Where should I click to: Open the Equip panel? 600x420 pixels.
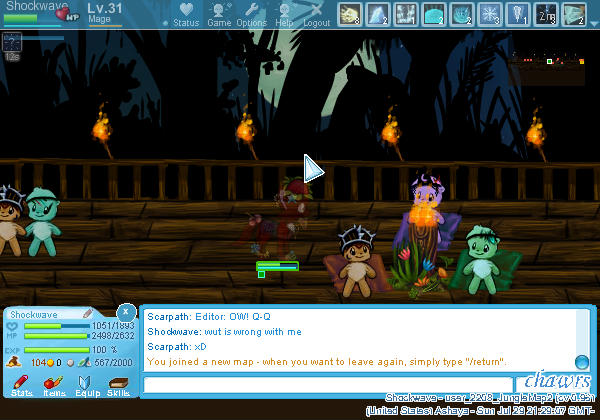coord(87,385)
